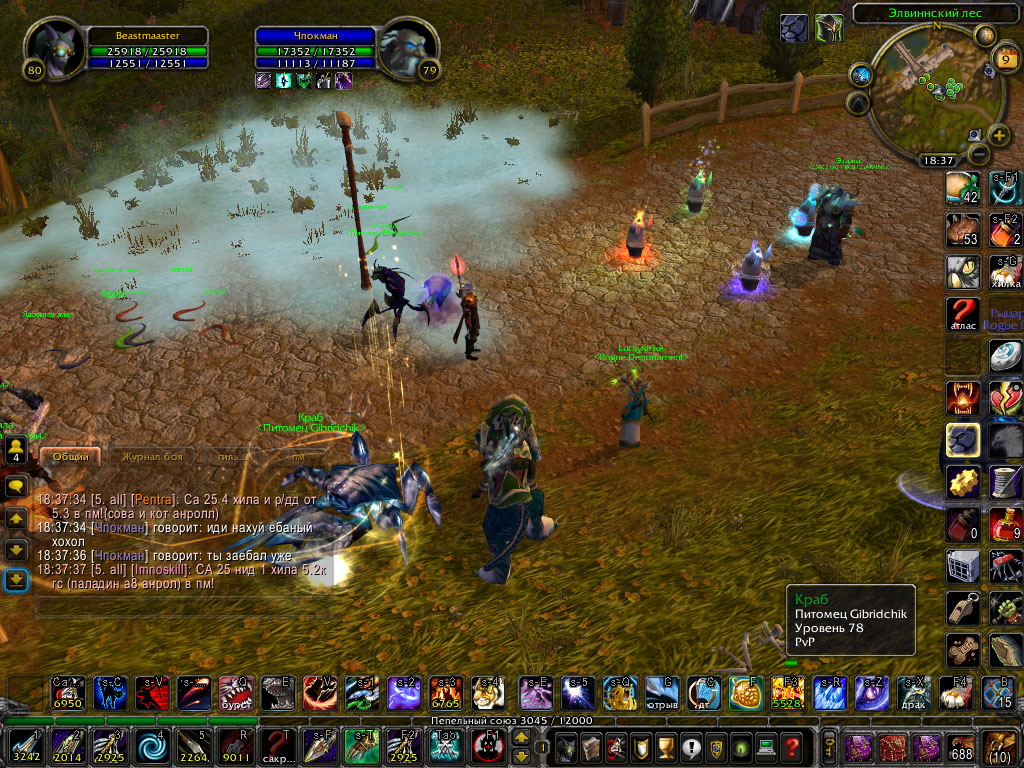Viewport: 1024px width, 768px height.
Task: Select the Общий chat tab
Action: point(70,456)
